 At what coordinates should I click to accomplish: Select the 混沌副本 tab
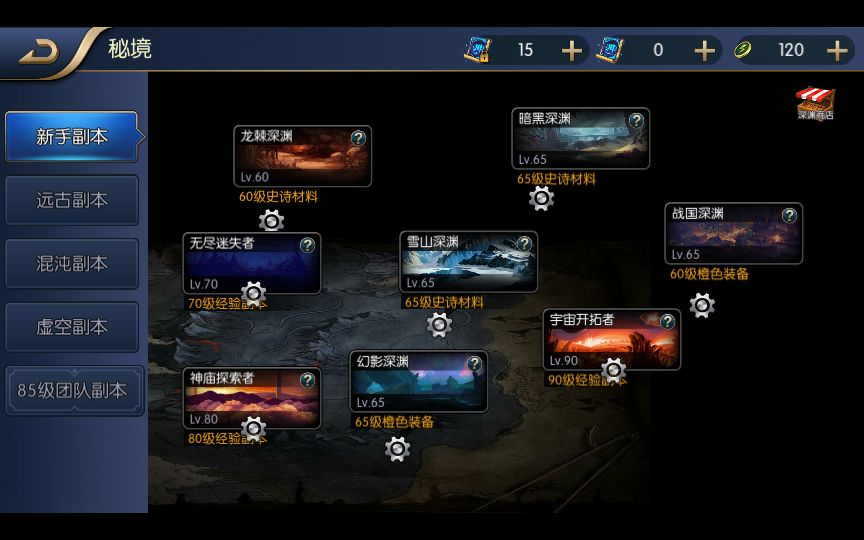click(72, 264)
